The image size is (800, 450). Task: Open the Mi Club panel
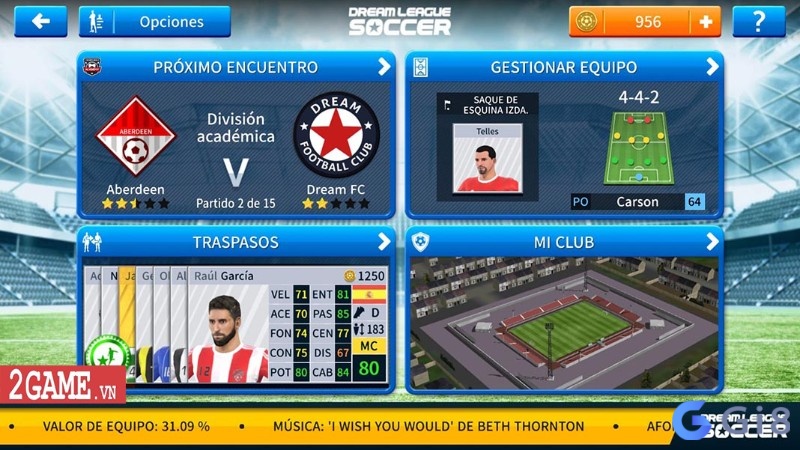tap(564, 242)
